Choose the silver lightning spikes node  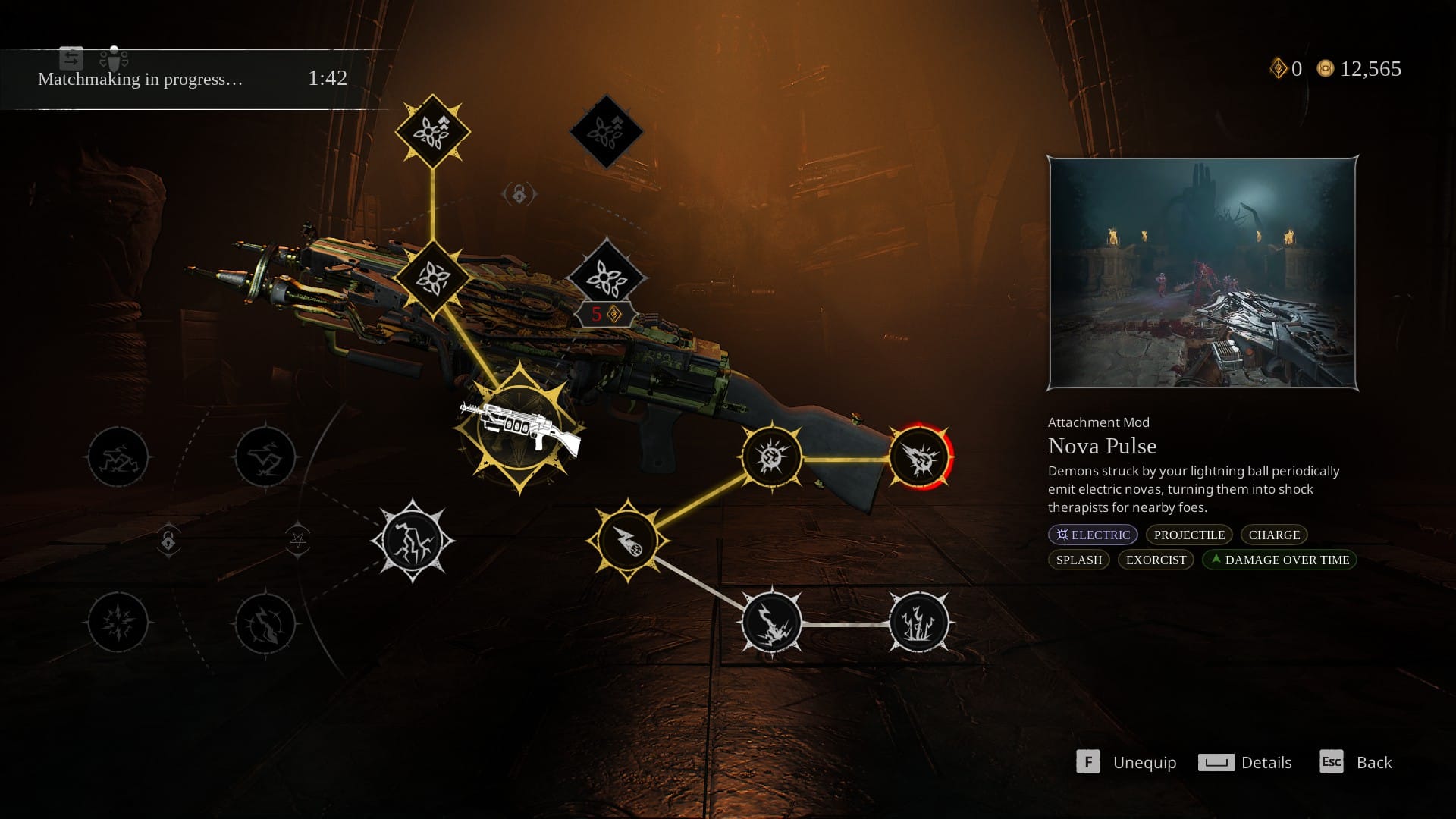tap(919, 623)
